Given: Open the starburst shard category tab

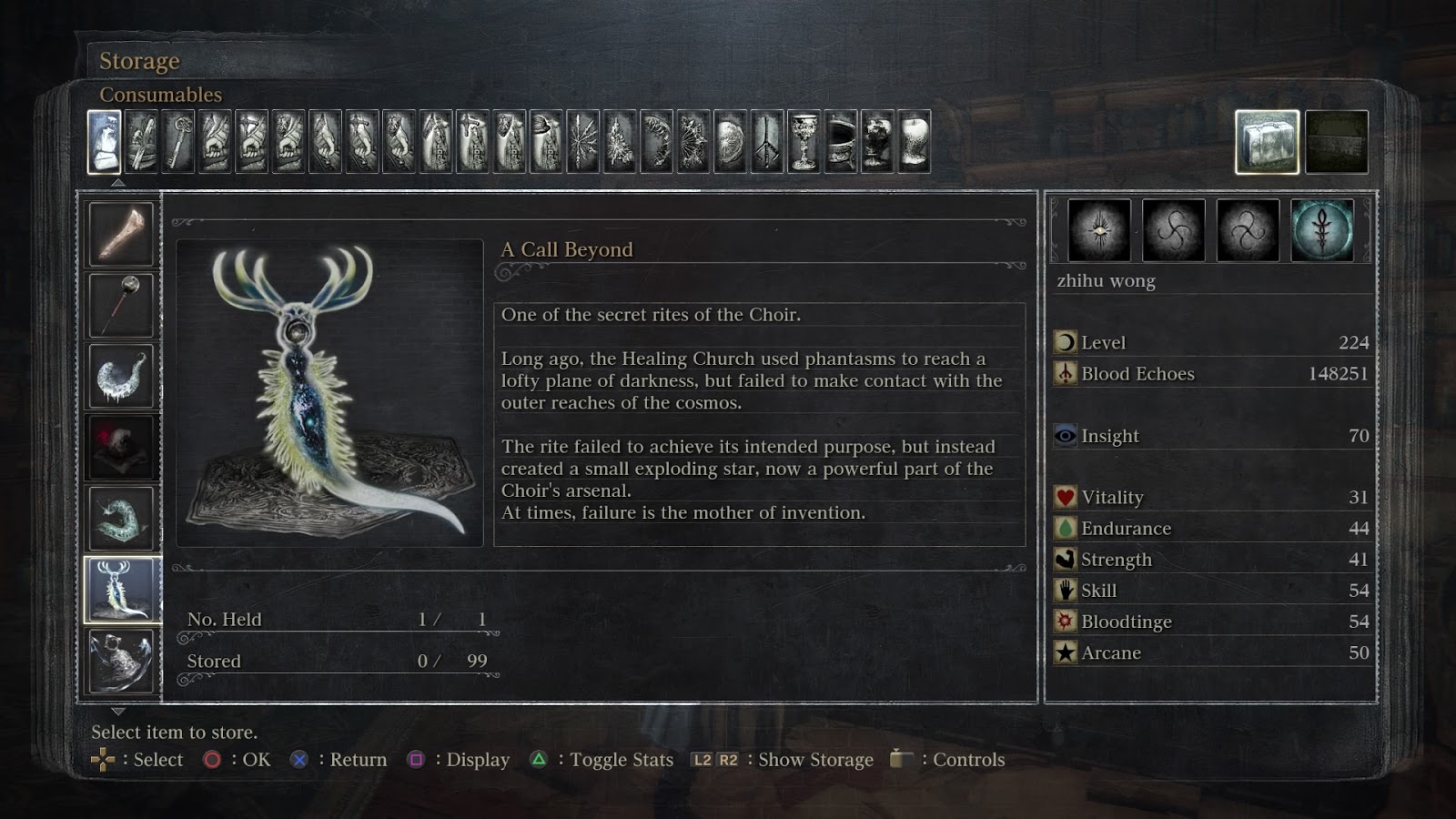Looking at the screenshot, I should 582,142.
